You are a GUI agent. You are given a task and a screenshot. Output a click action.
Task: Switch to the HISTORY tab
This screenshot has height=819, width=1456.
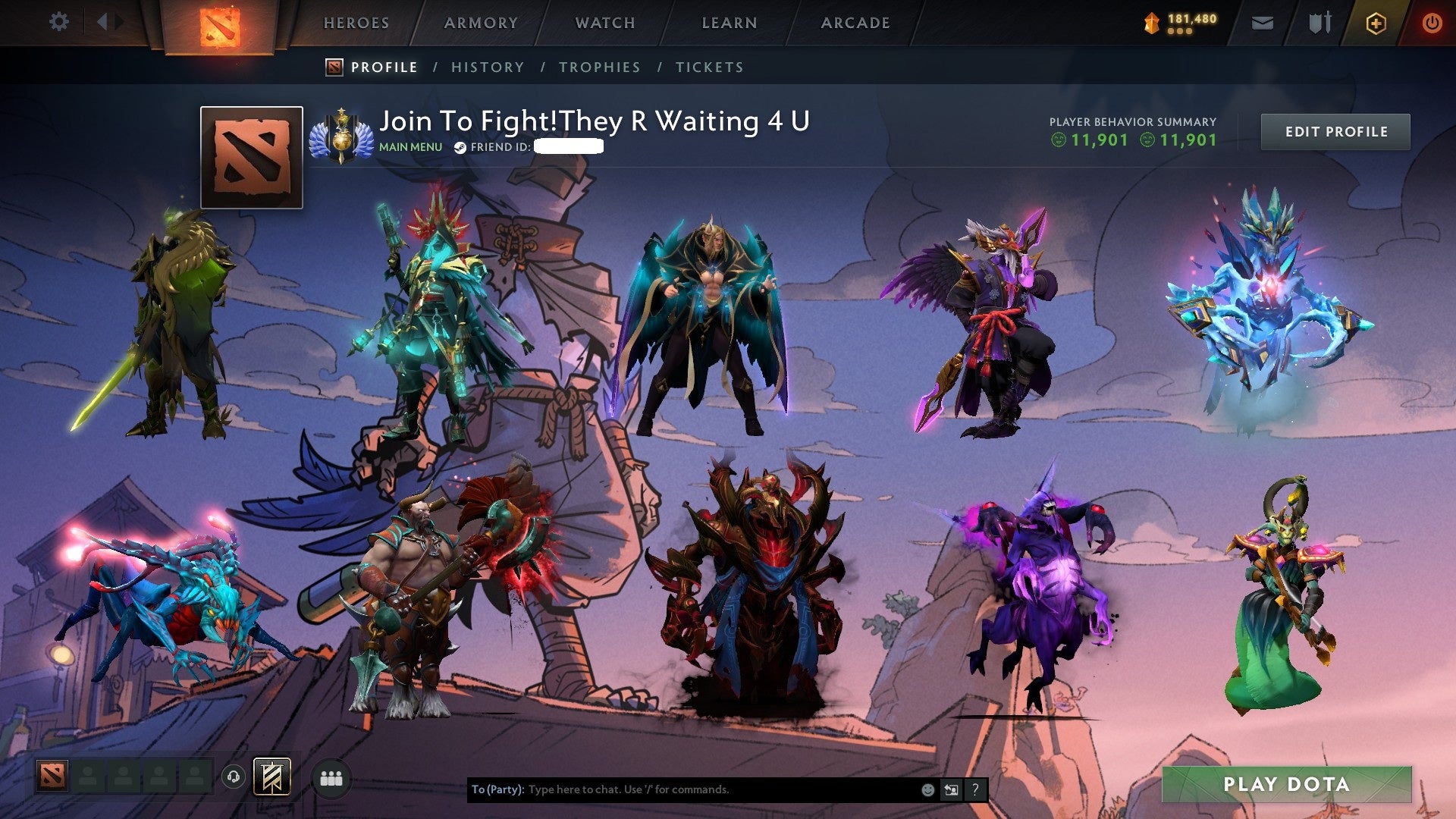tap(487, 67)
